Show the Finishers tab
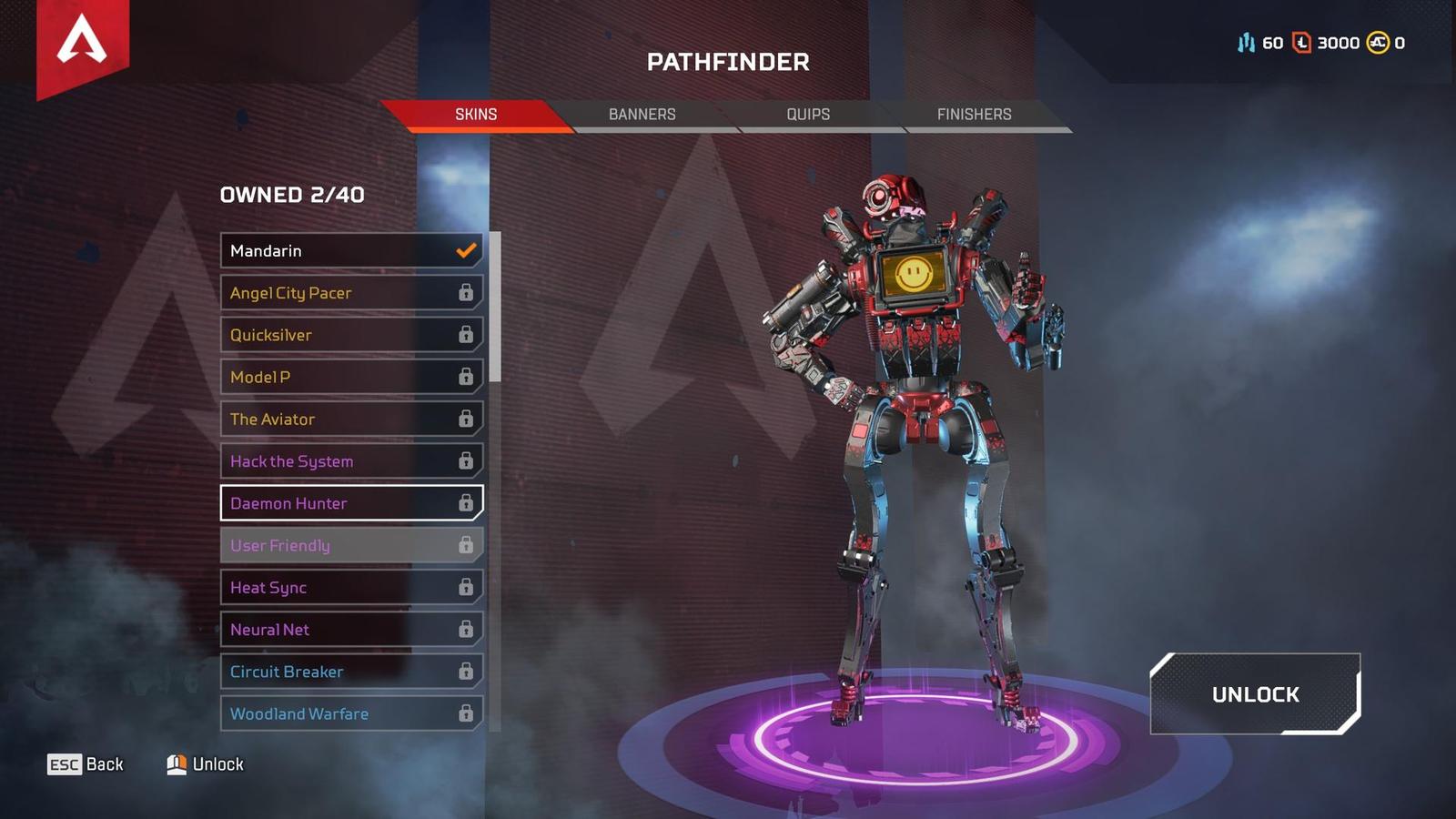The width and height of the screenshot is (1456, 819). (974, 115)
